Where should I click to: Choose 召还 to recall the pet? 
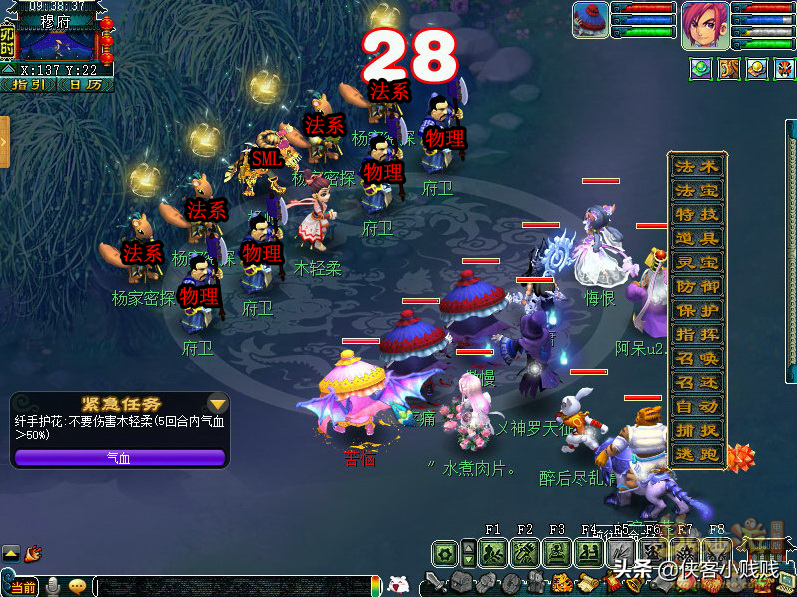point(696,383)
